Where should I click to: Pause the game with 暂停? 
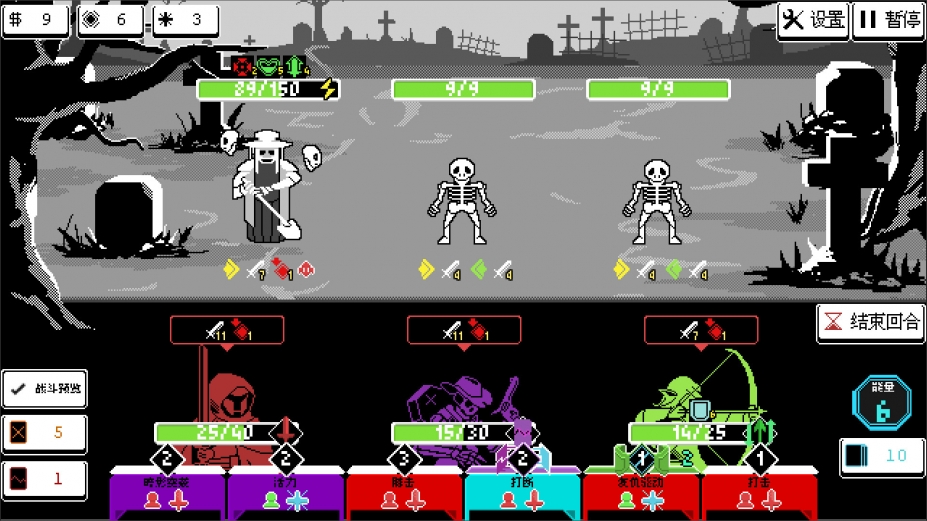889,20
